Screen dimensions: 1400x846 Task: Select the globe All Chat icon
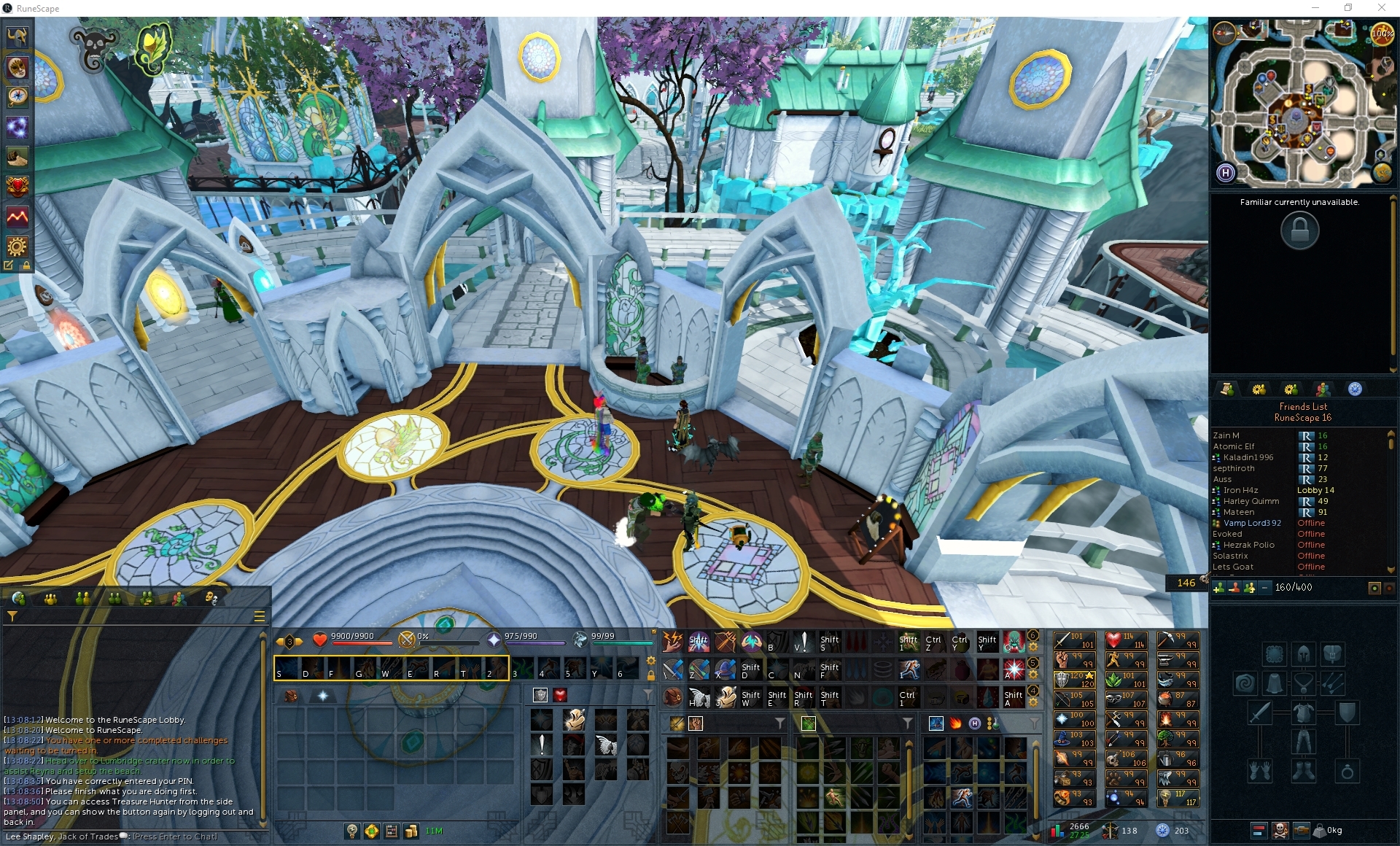pyautogui.click(x=19, y=598)
